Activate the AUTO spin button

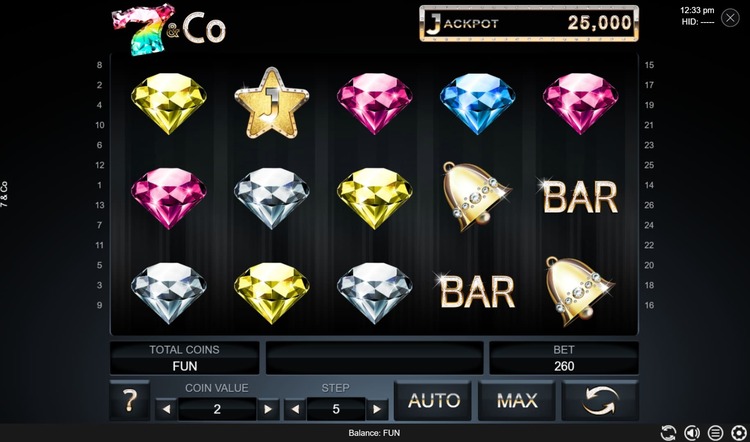point(433,401)
